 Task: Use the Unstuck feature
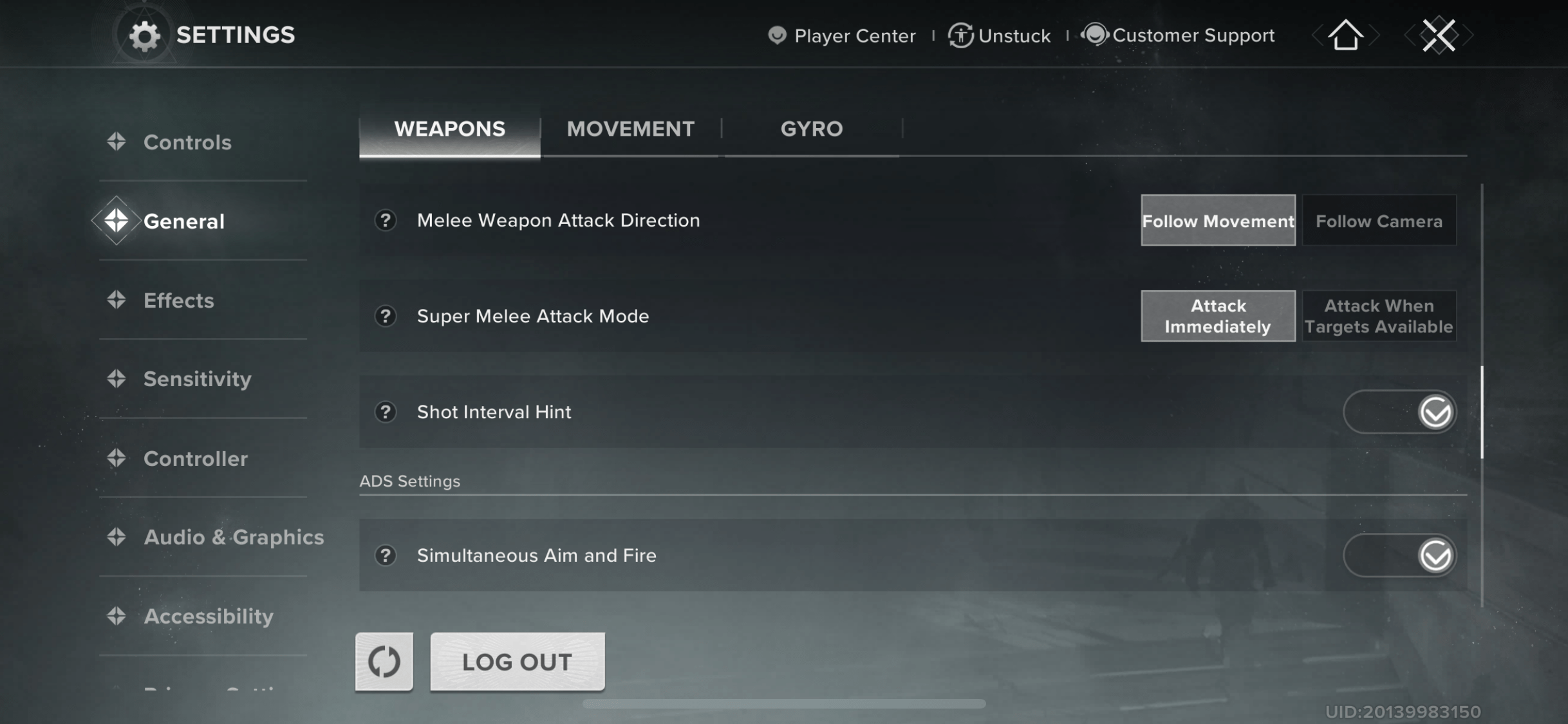click(x=998, y=35)
